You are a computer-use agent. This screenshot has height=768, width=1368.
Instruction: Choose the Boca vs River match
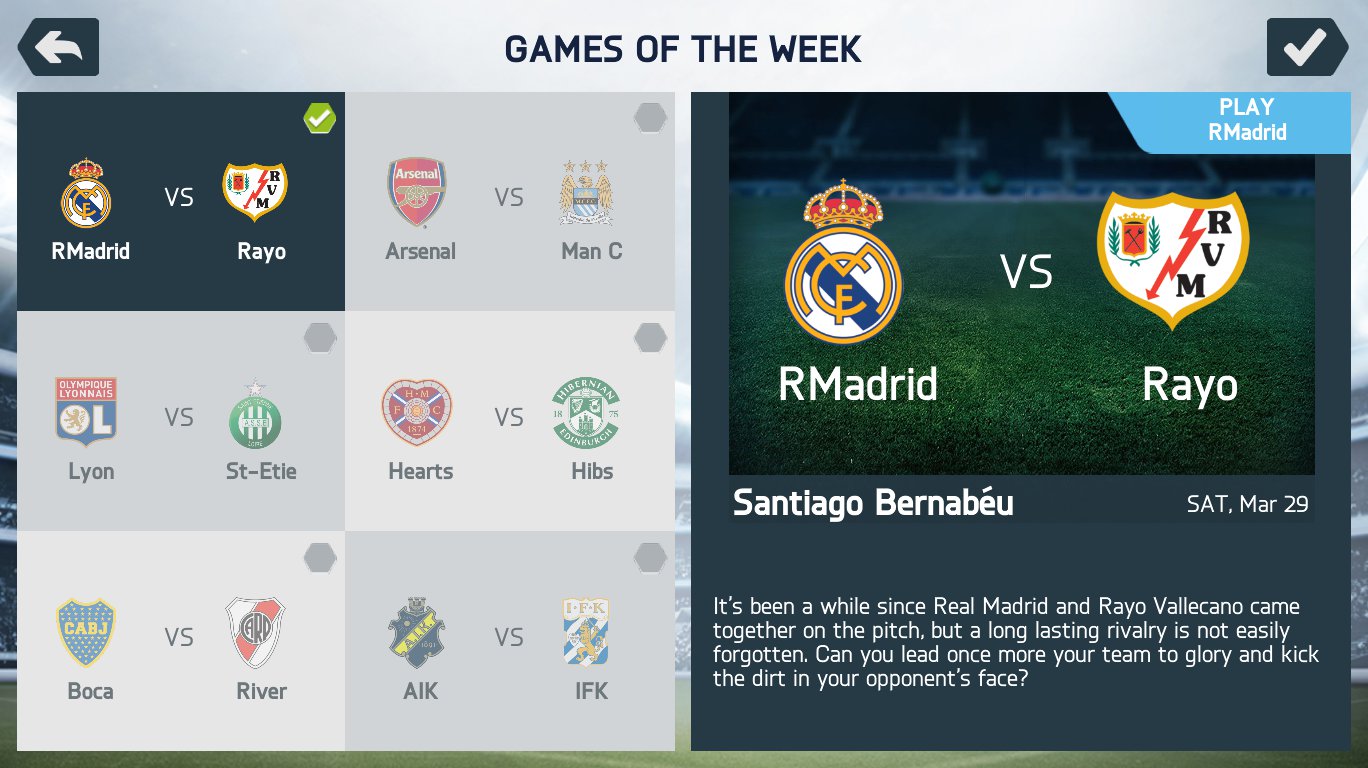pyautogui.click(x=181, y=641)
